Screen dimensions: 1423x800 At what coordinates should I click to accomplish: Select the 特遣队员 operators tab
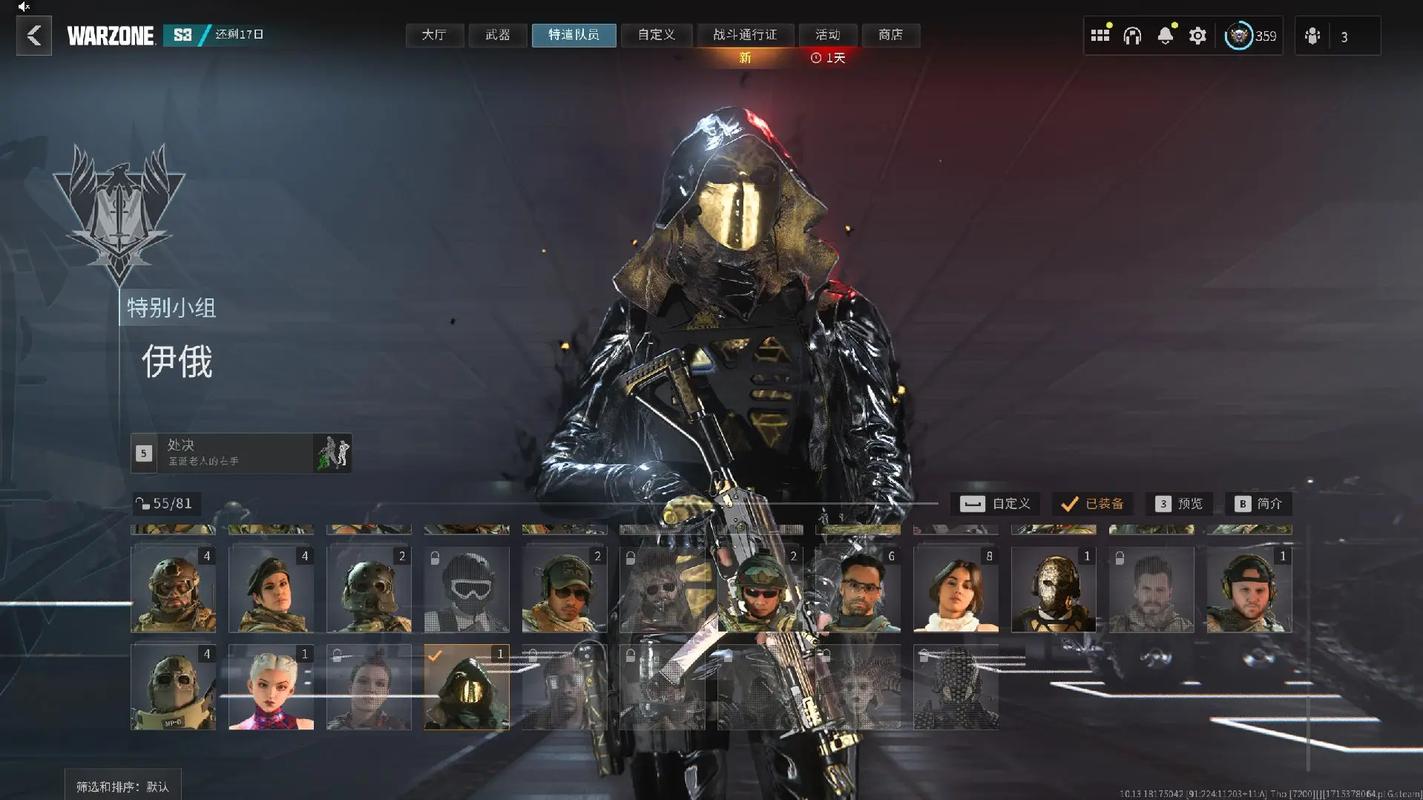coord(574,35)
